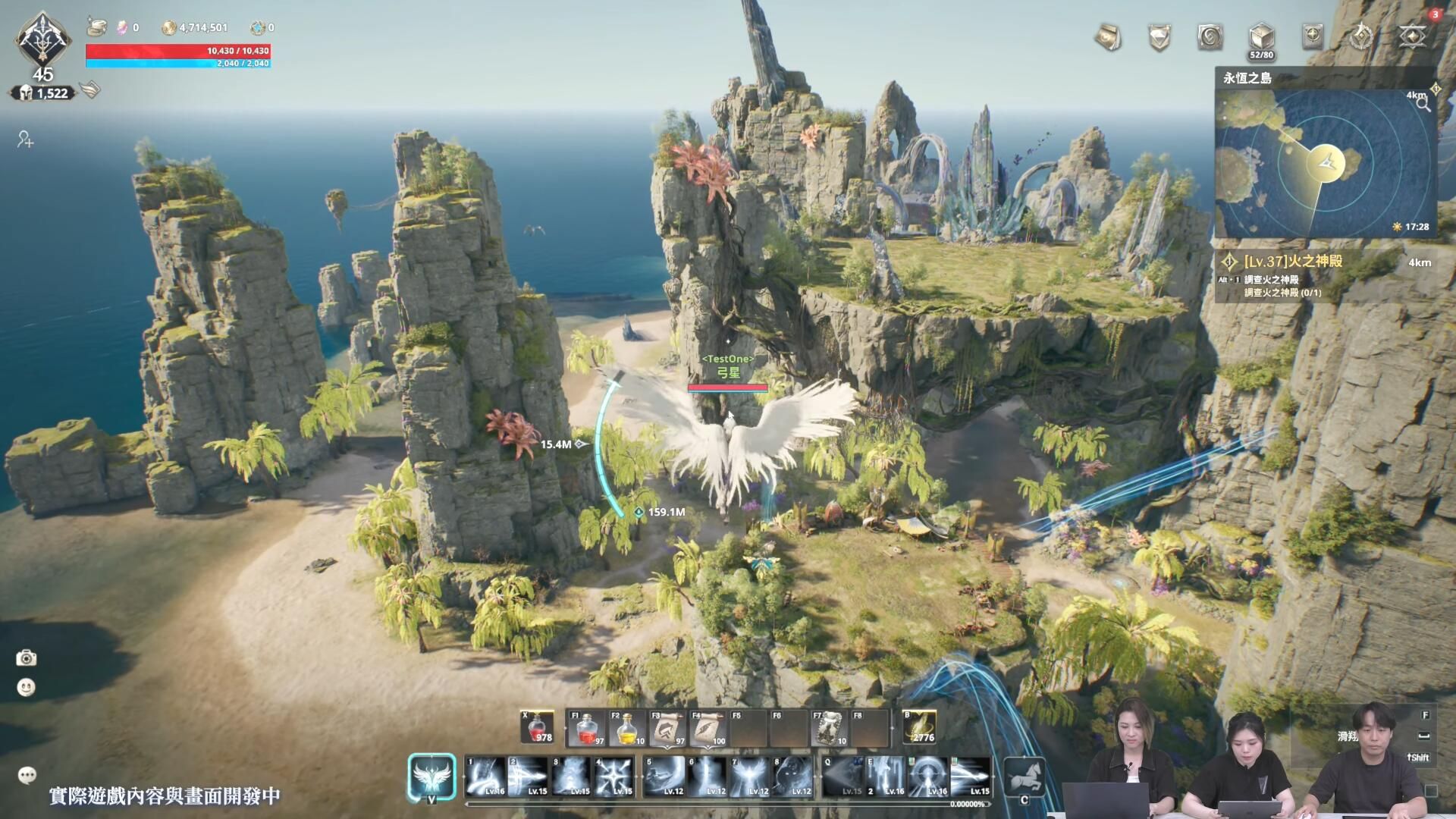The image size is (1456, 819).
Task: Open the character class emblem portrait
Action: [x=43, y=39]
